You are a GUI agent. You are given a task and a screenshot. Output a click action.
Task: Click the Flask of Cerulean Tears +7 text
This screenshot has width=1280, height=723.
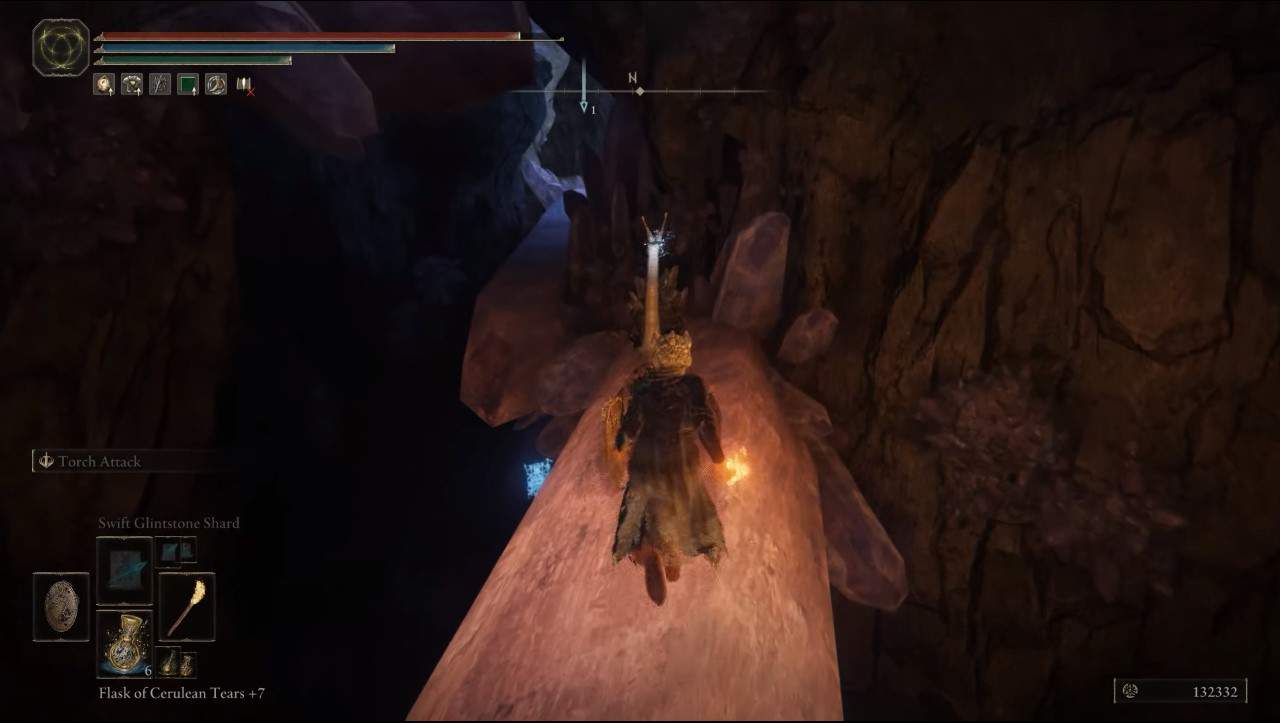point(180,691)
